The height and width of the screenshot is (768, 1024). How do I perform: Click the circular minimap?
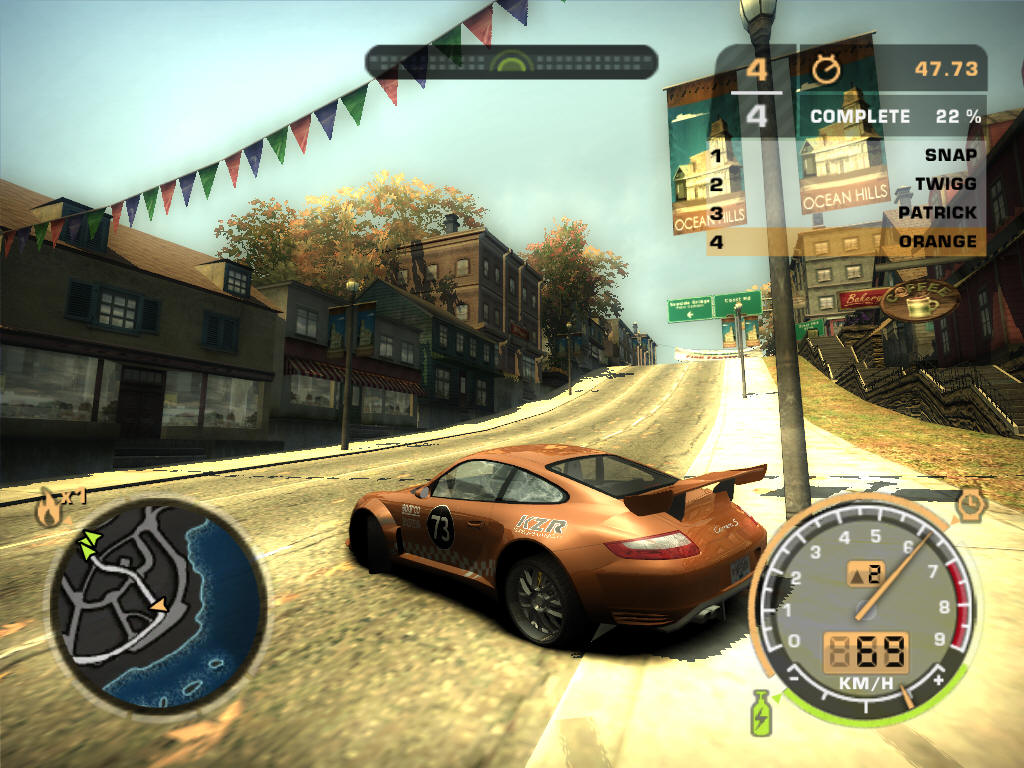pyautogui.click(x=157, y=603)
